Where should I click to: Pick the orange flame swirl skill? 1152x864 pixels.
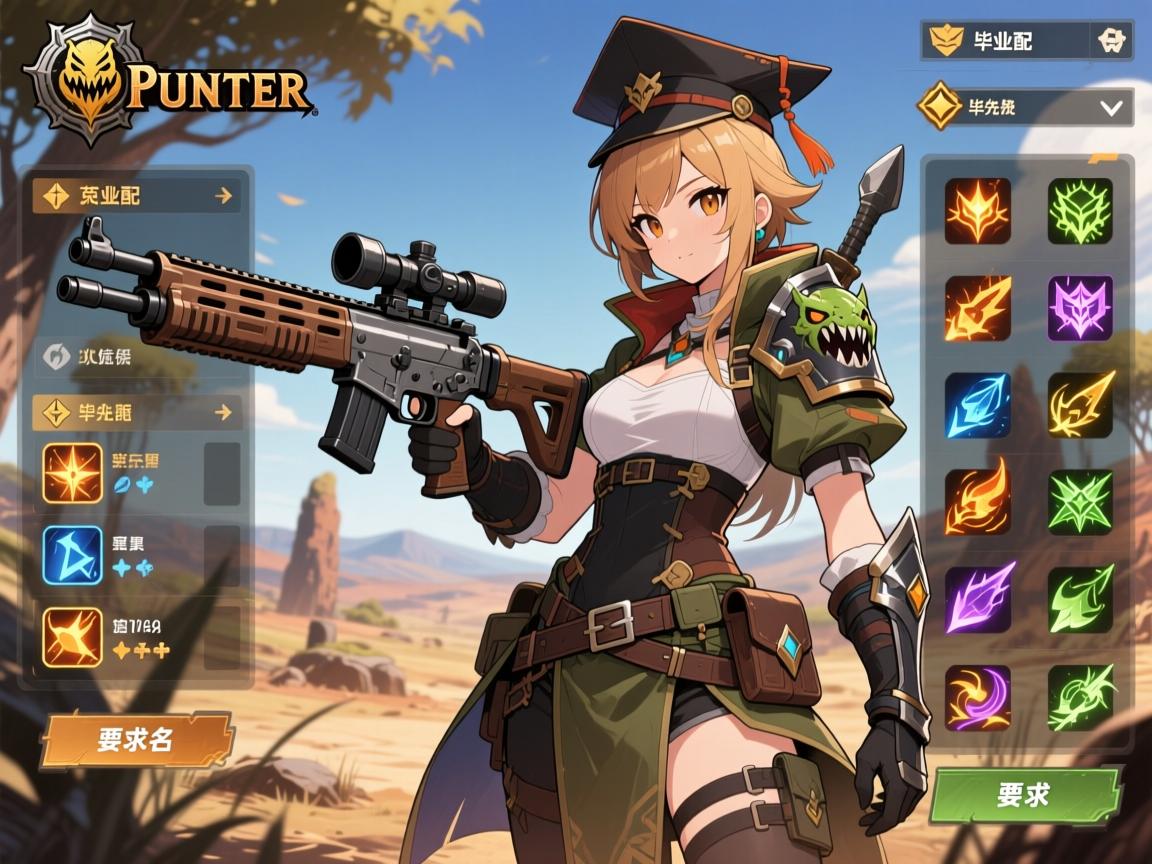point(977,502)
